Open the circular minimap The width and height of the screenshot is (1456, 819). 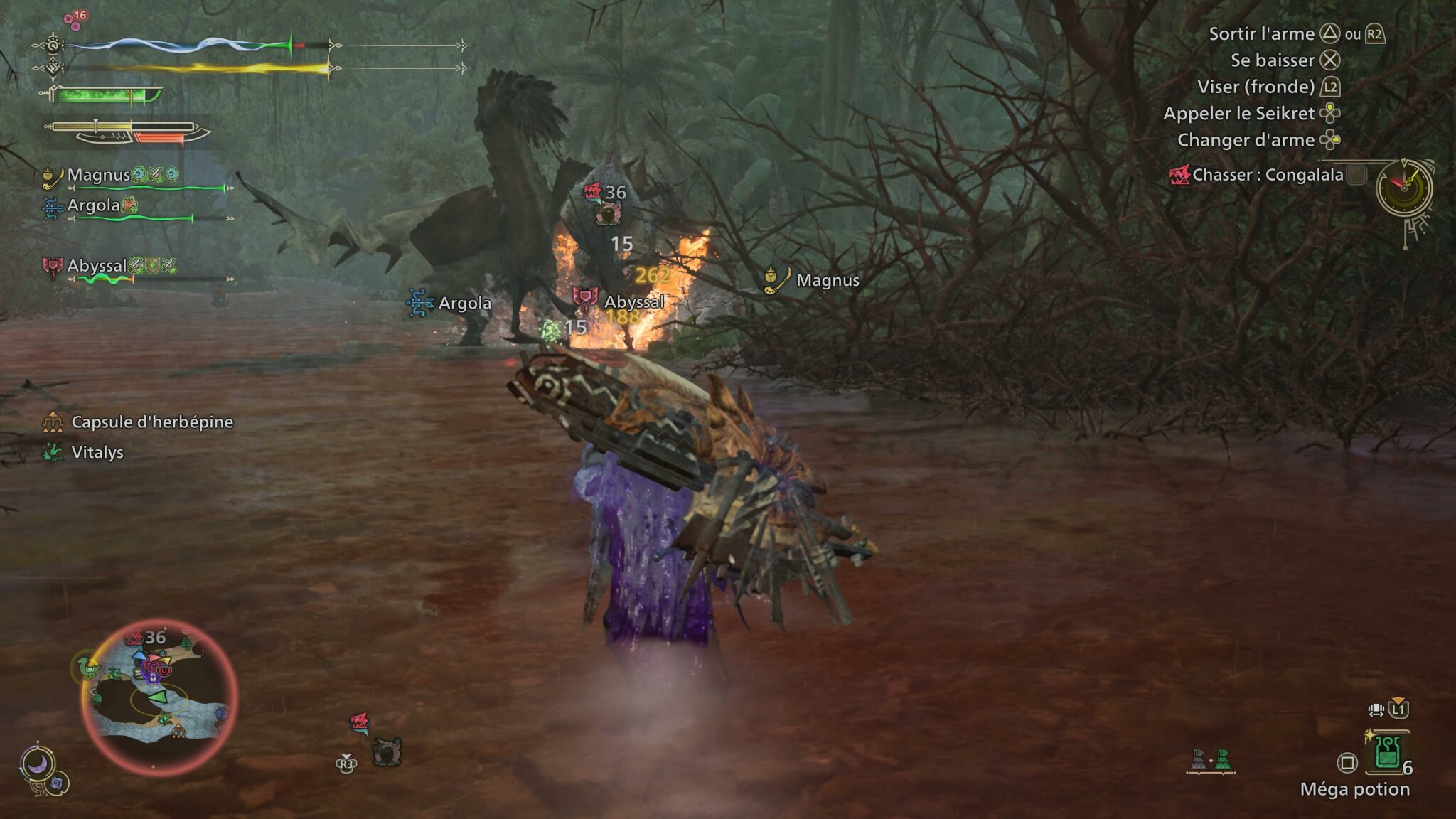[x=159, y=696]
